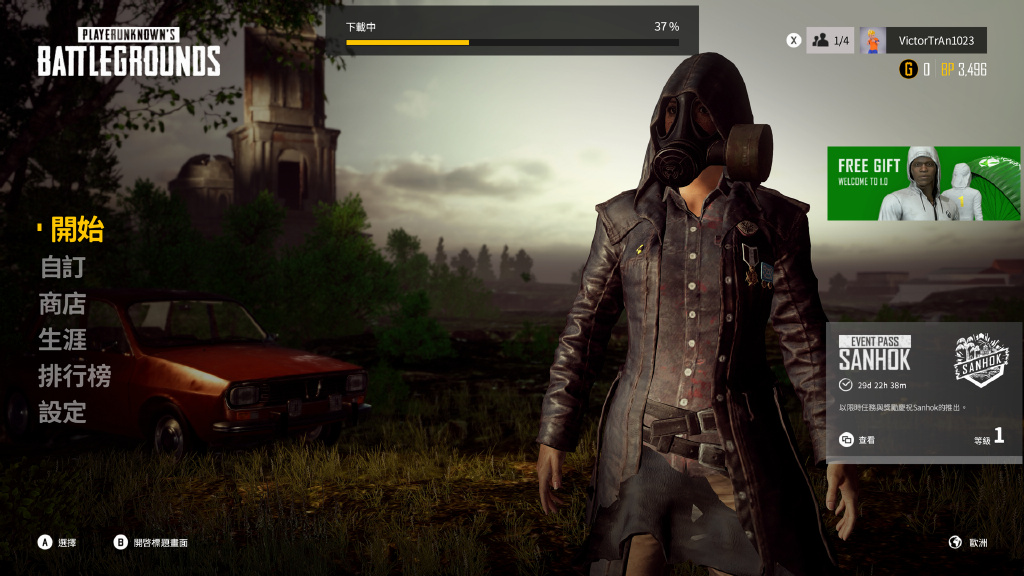1024x576 pixels.
Task: Open the 生涯 (Career) menu
Action: (63, 340)
